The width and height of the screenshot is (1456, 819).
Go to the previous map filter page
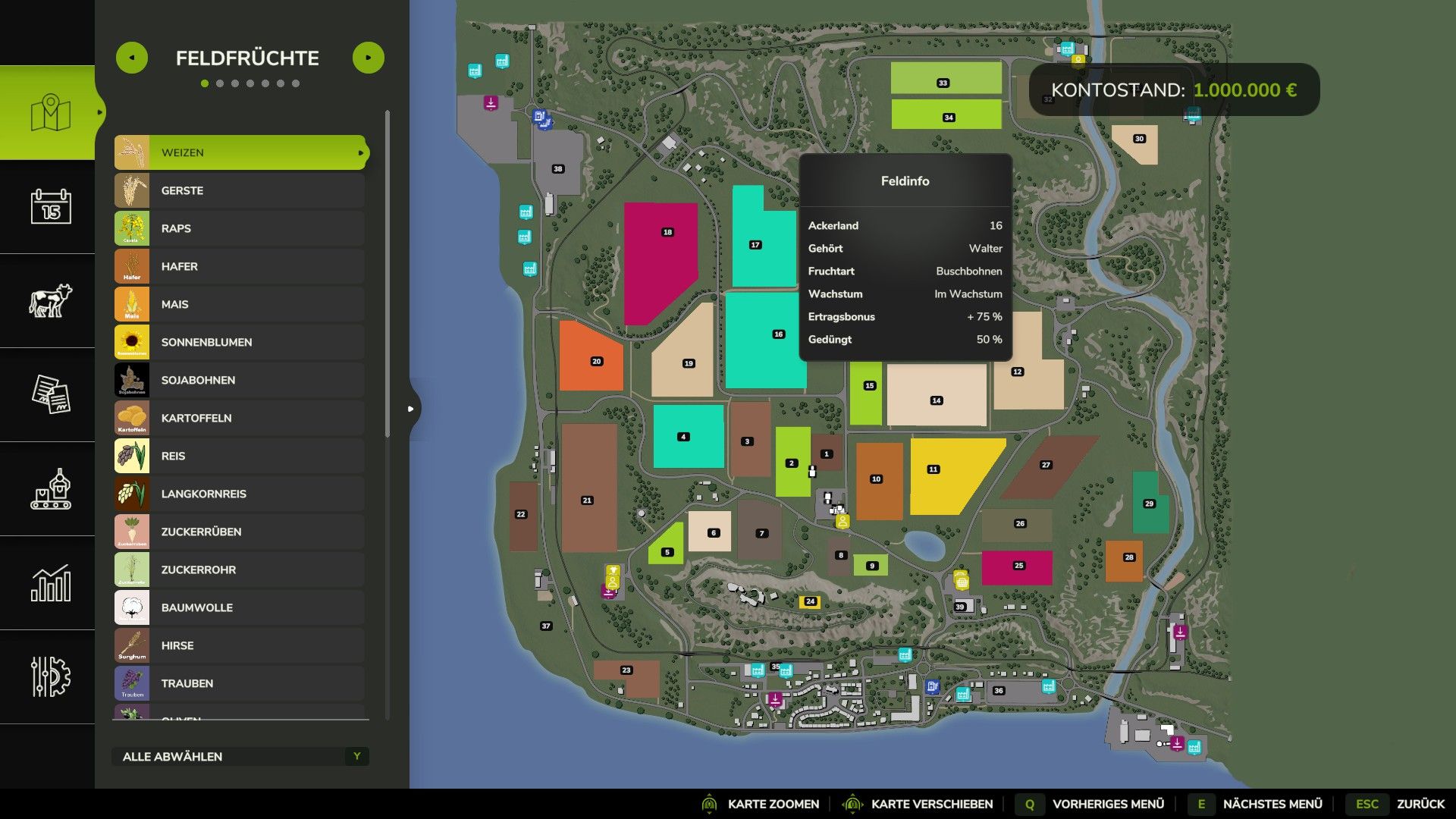coord(132,58)
